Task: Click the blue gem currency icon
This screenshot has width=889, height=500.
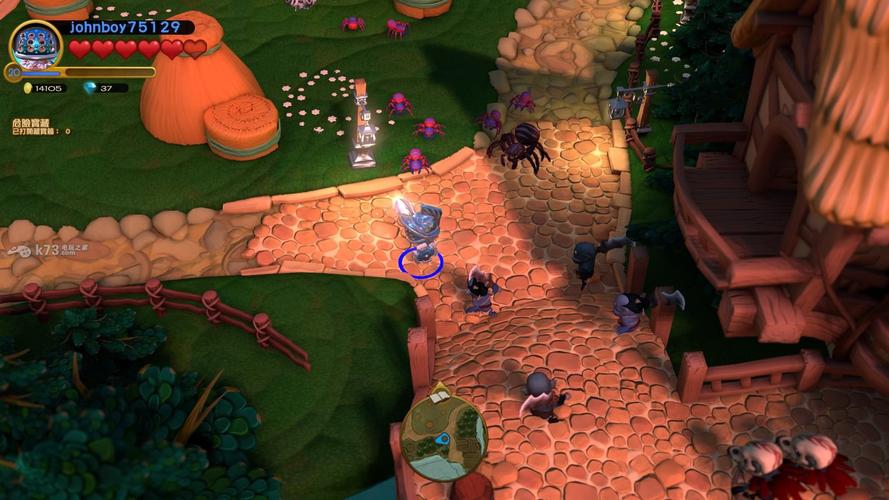Action: tap(90, 88)
